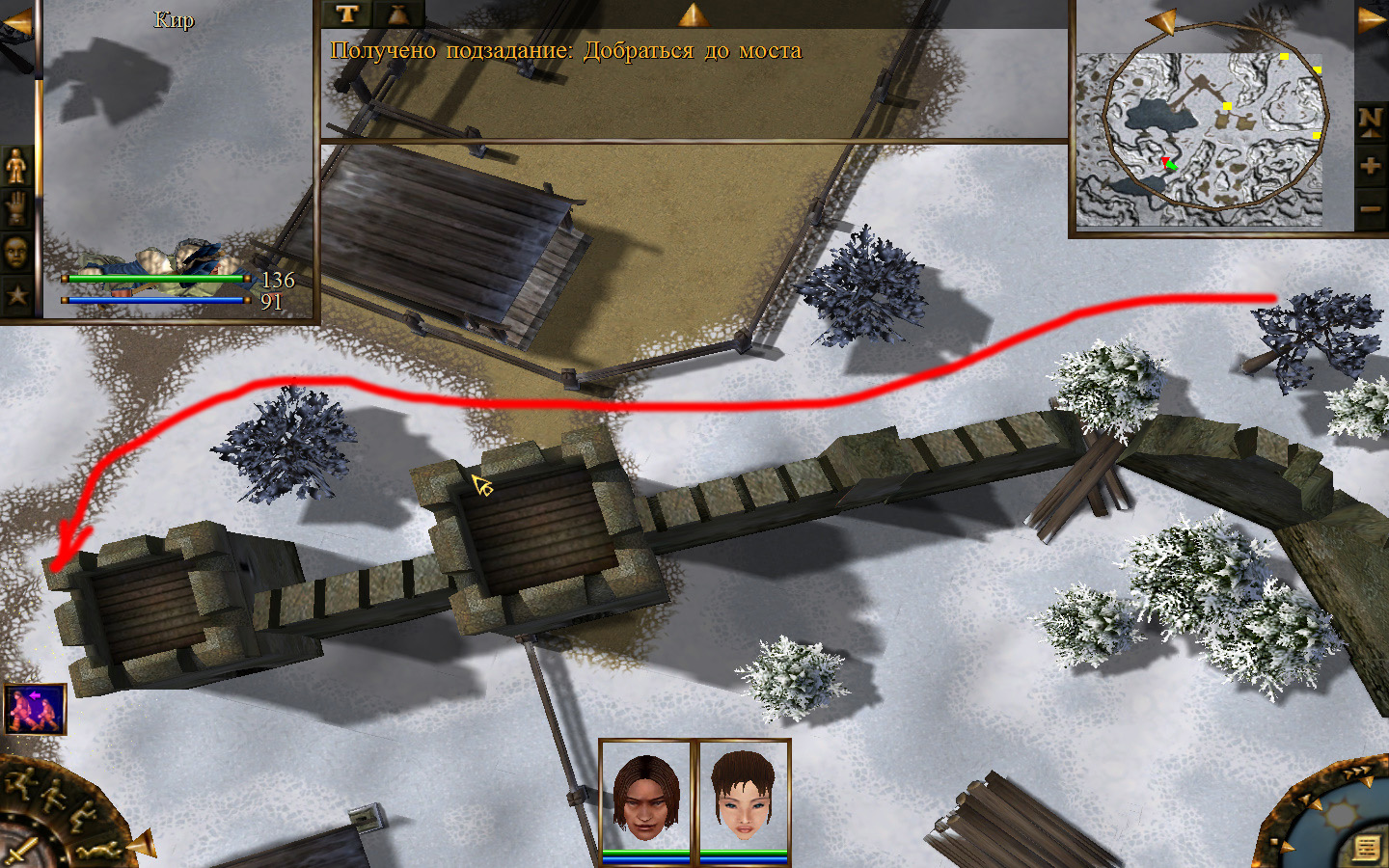The height and width of the screenshot is (868, 1389).
Task: Zoom in the minimap with plus button
Action: point(1371,165)
